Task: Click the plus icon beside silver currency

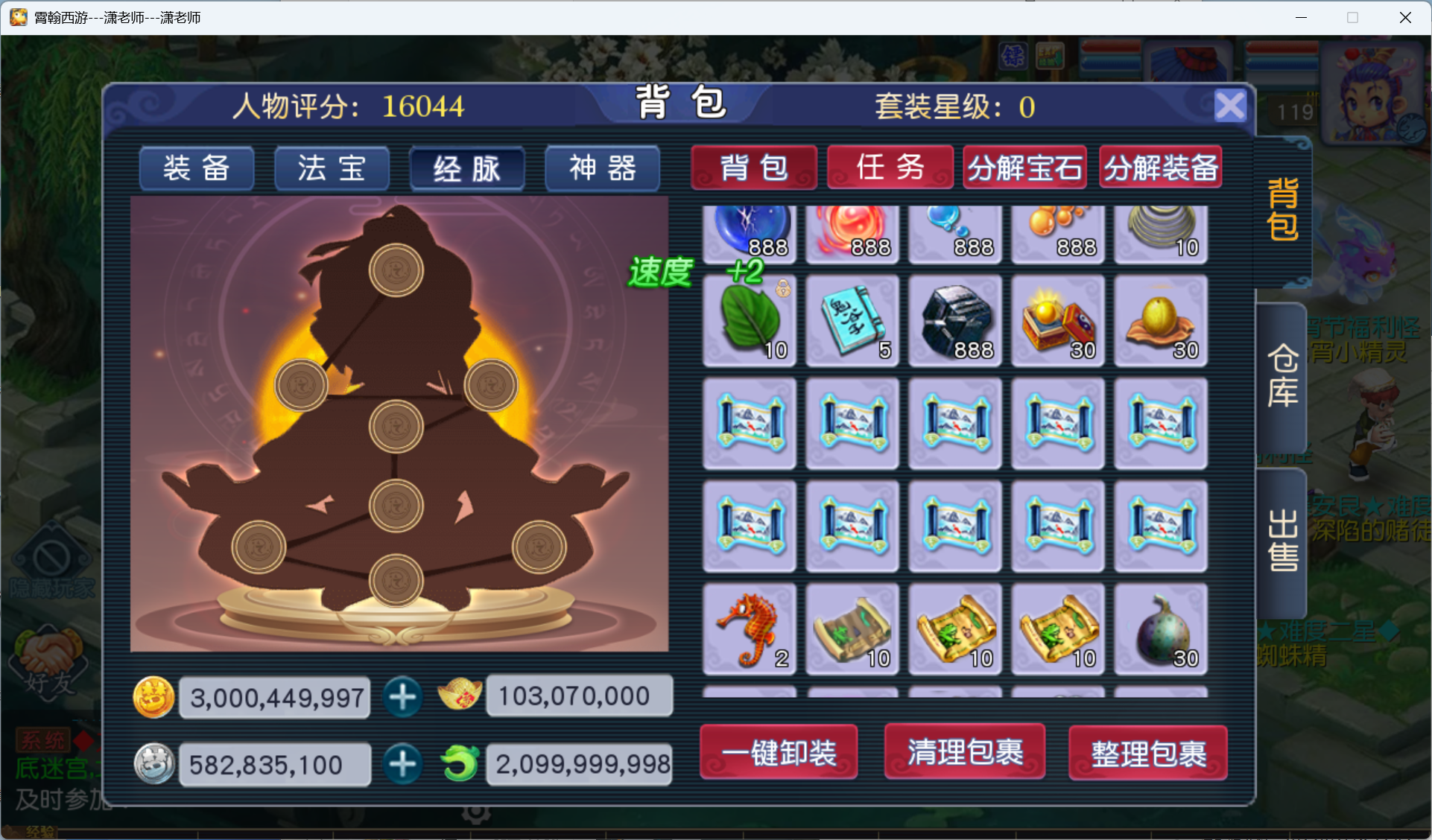Action: point(403,764)
